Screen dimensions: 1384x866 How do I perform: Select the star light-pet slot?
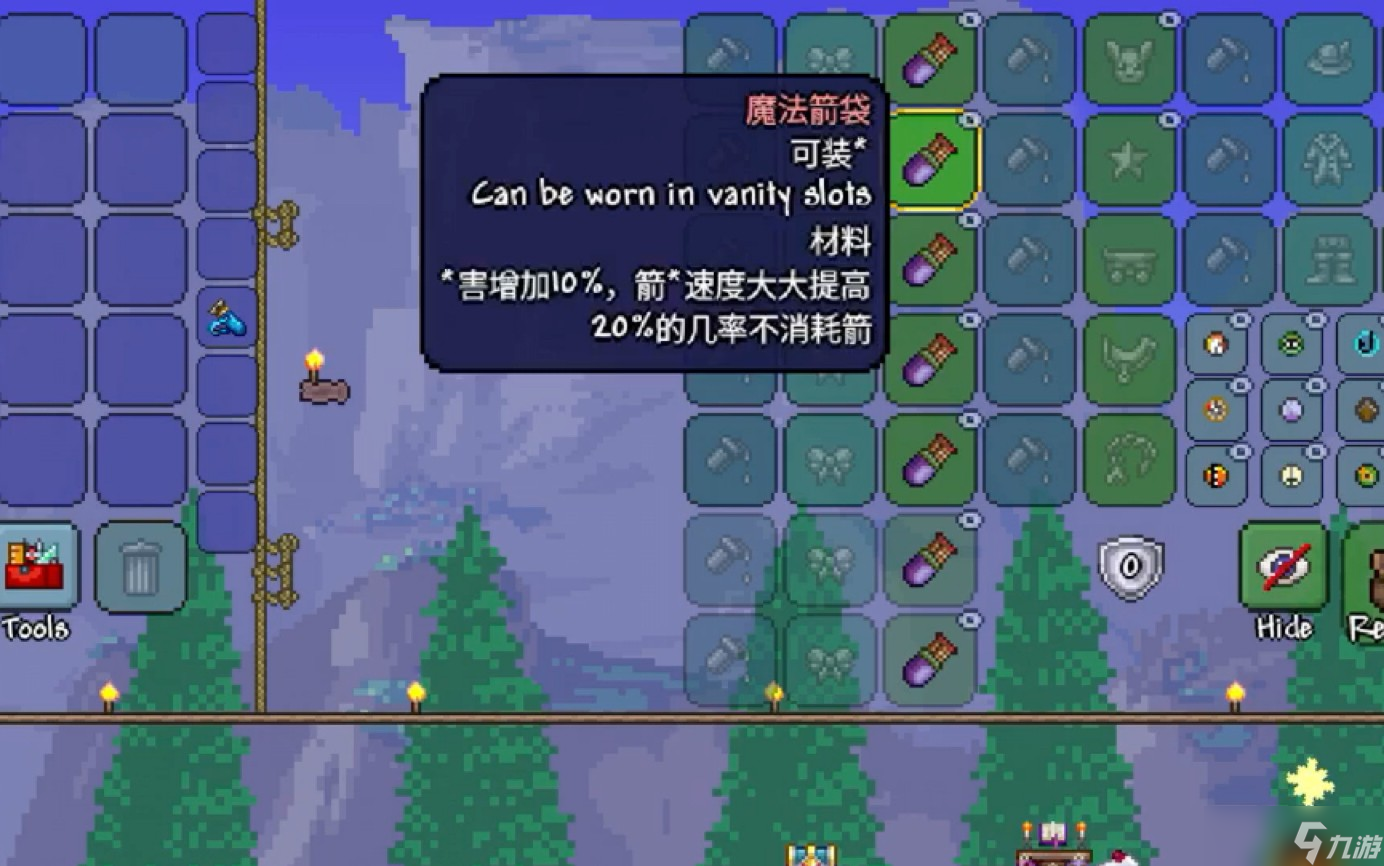tap(1129, 160)
